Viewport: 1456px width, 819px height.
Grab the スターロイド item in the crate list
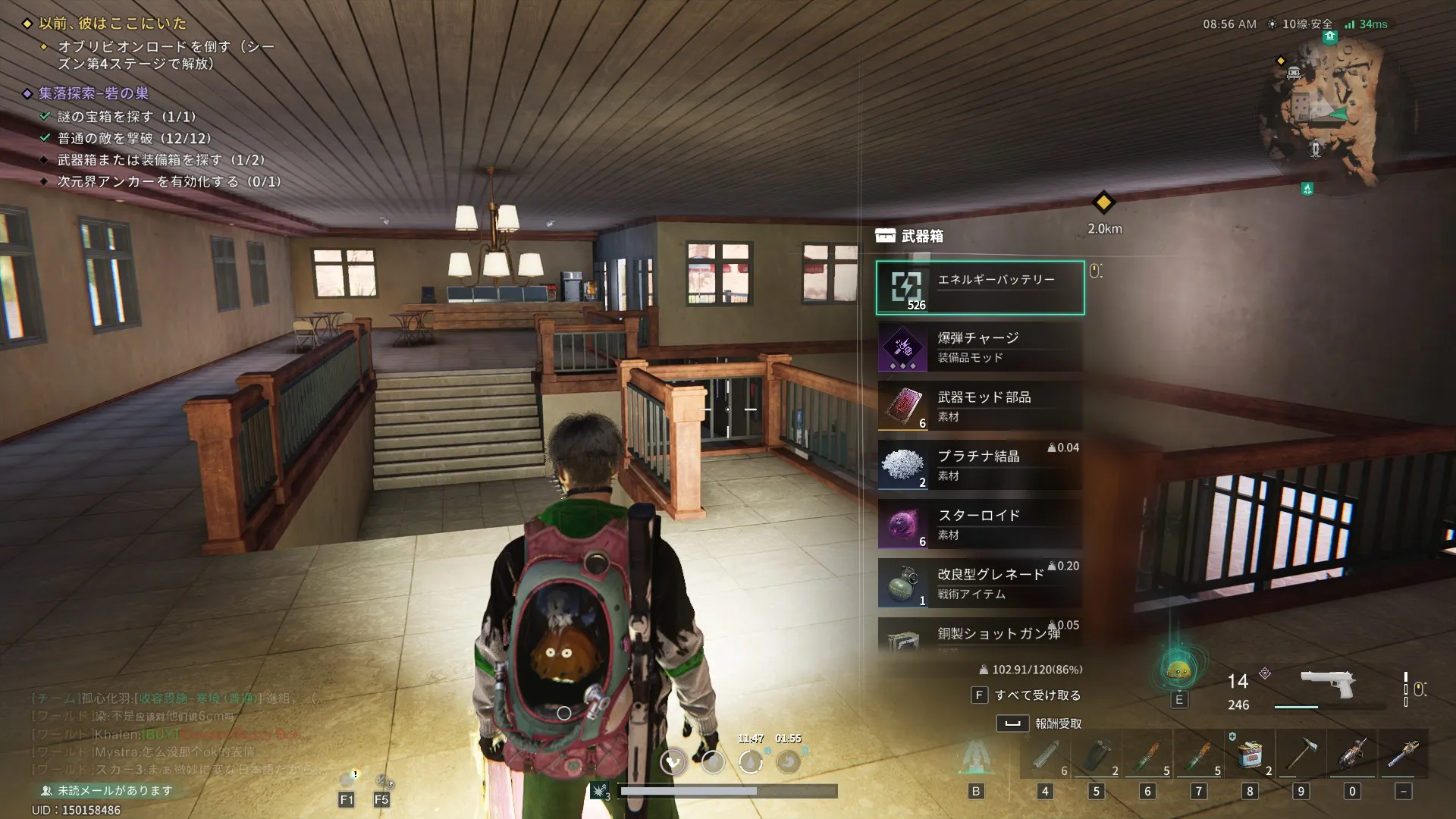point(980,525)
